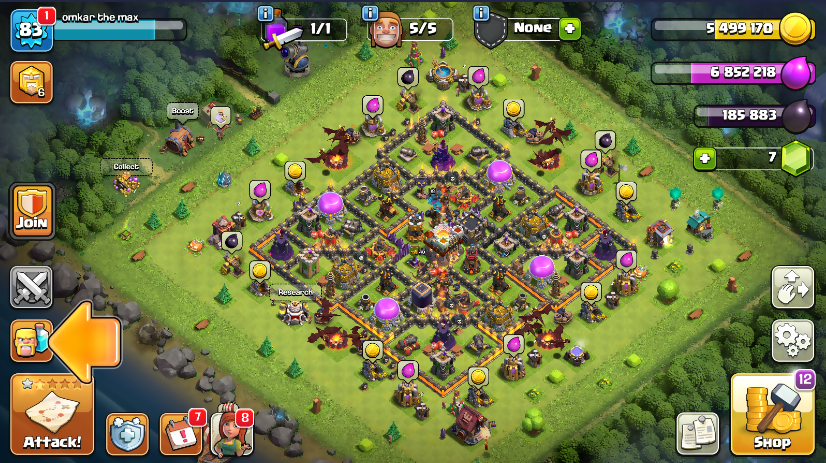Screen dimensions: 826x463
Task: Join a clan with the Join button
Action: [x=31, y=210]
